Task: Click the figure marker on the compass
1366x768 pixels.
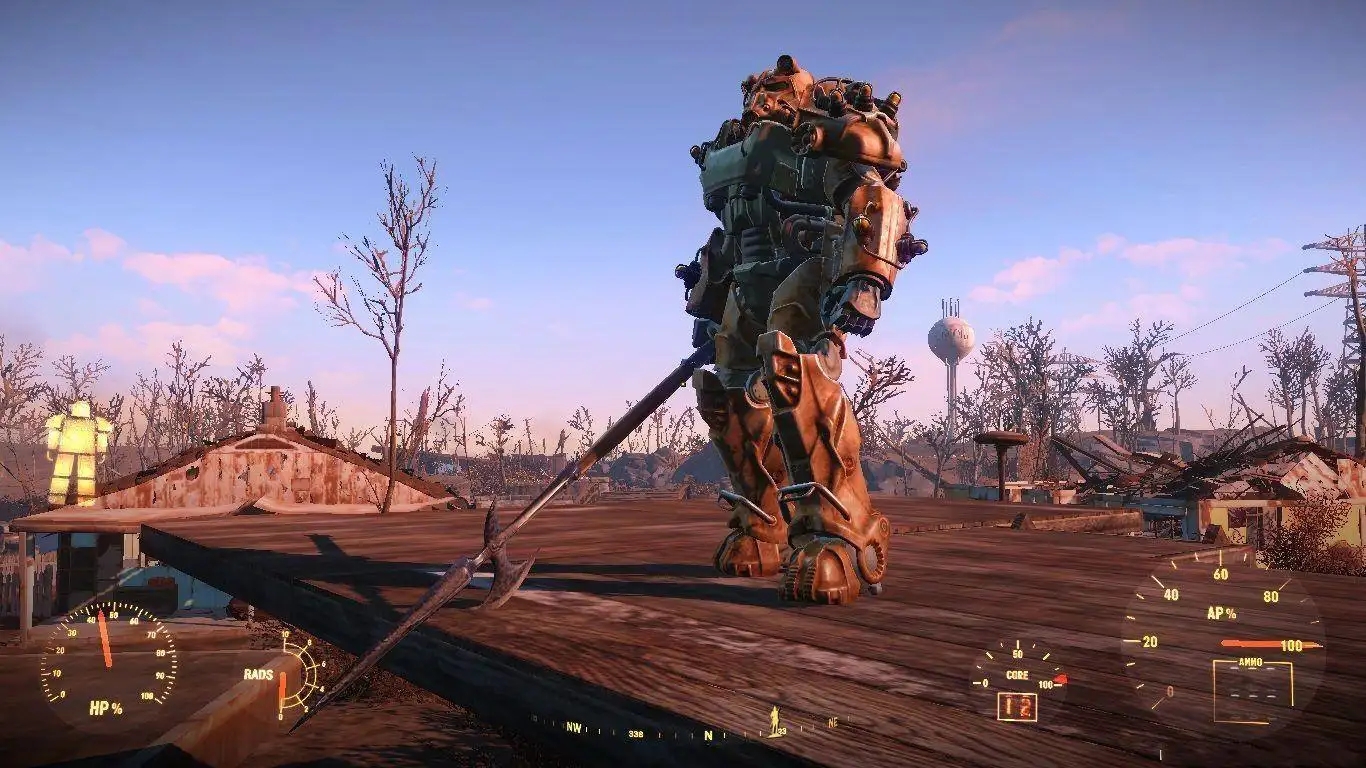Action: coord(773,719)
